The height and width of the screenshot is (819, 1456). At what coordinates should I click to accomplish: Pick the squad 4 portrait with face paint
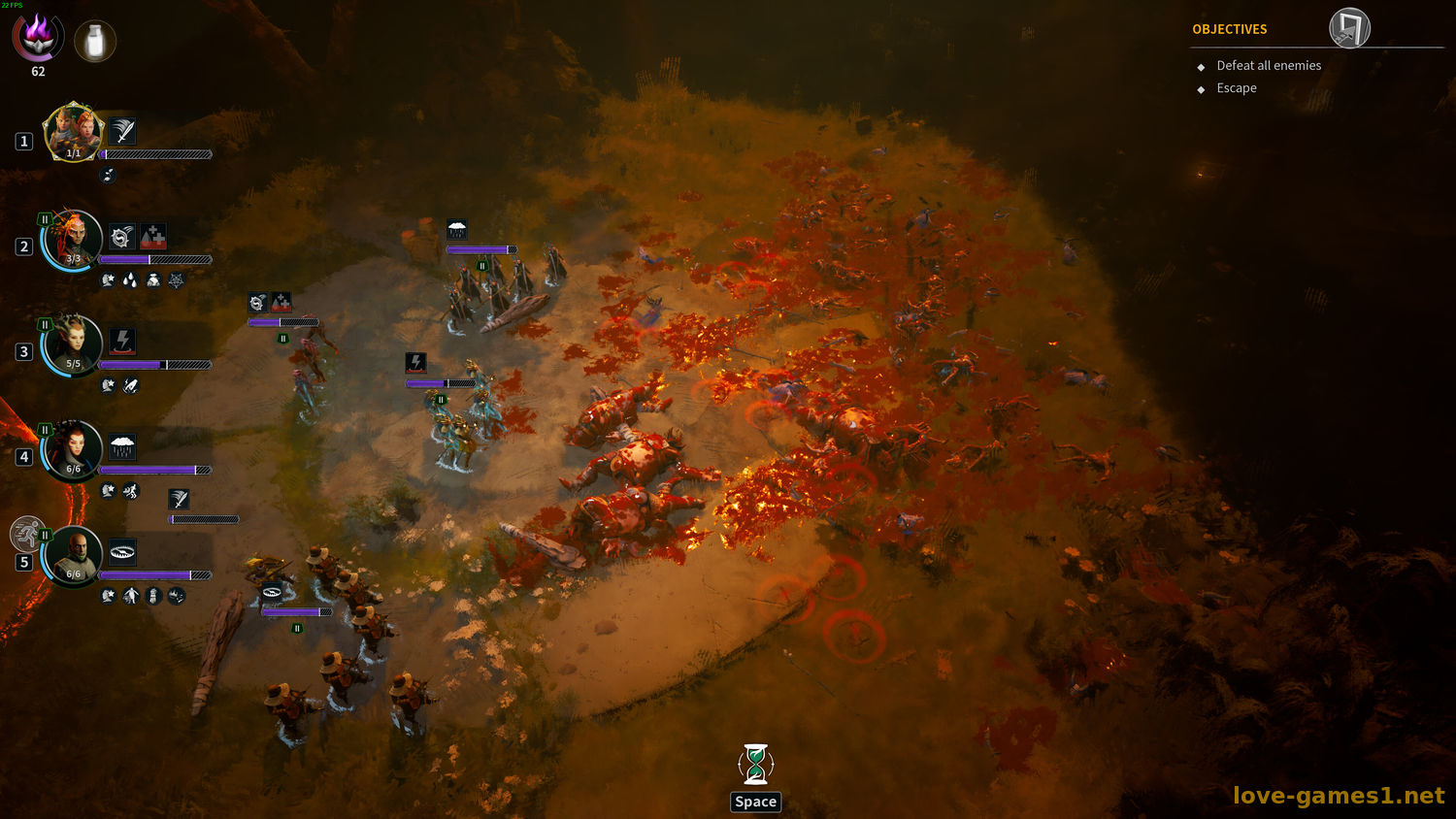coord(73,450)
